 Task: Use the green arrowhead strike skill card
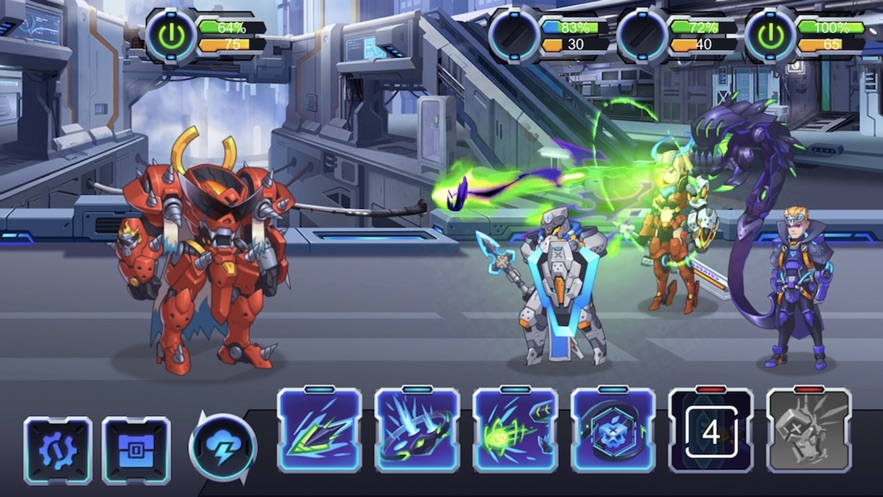click(319, 432)
